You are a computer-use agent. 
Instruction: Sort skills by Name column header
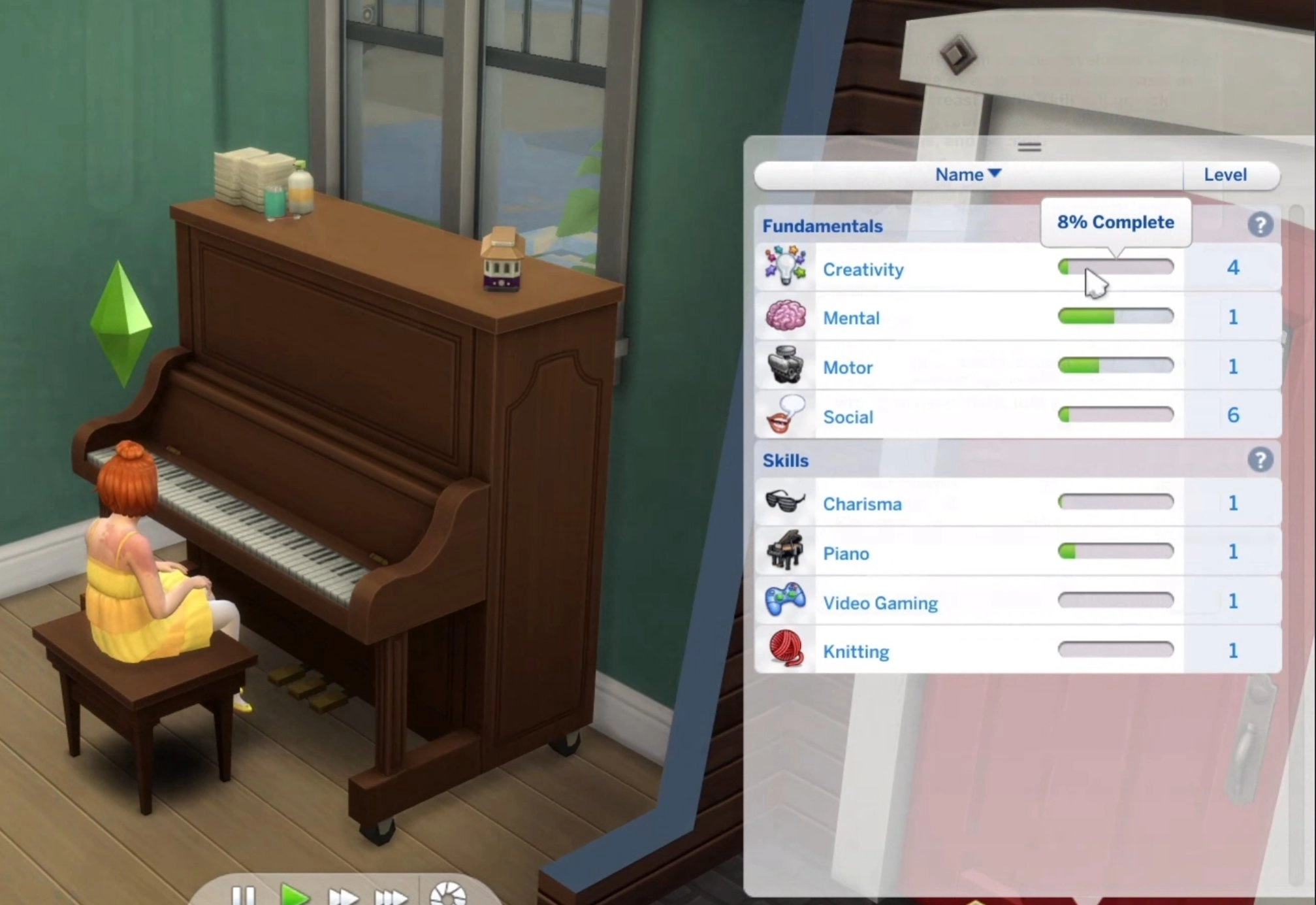pos(967,175)
